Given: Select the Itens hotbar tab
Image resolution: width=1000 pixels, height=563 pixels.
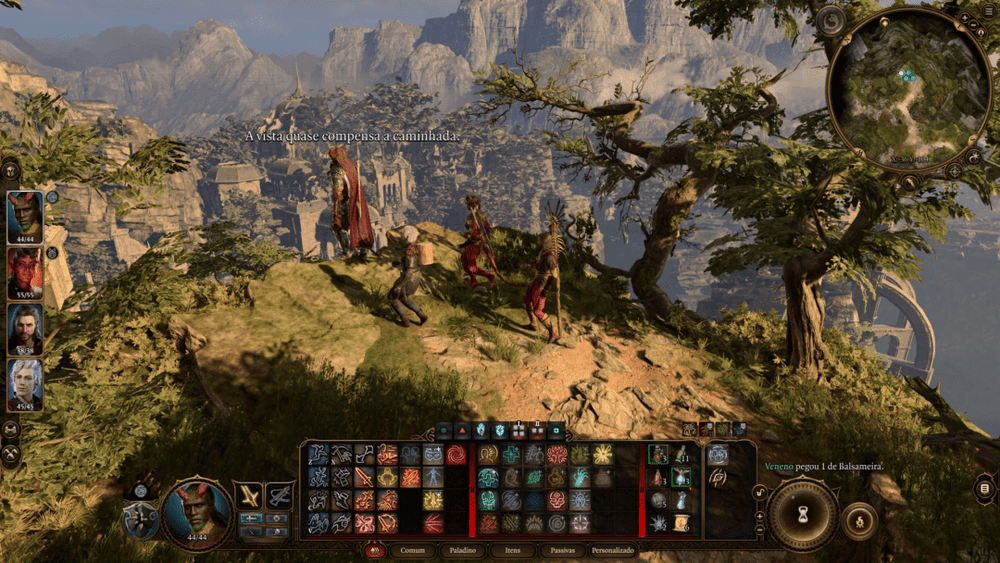Looking at the screenshot, I should tap(514, 550).
